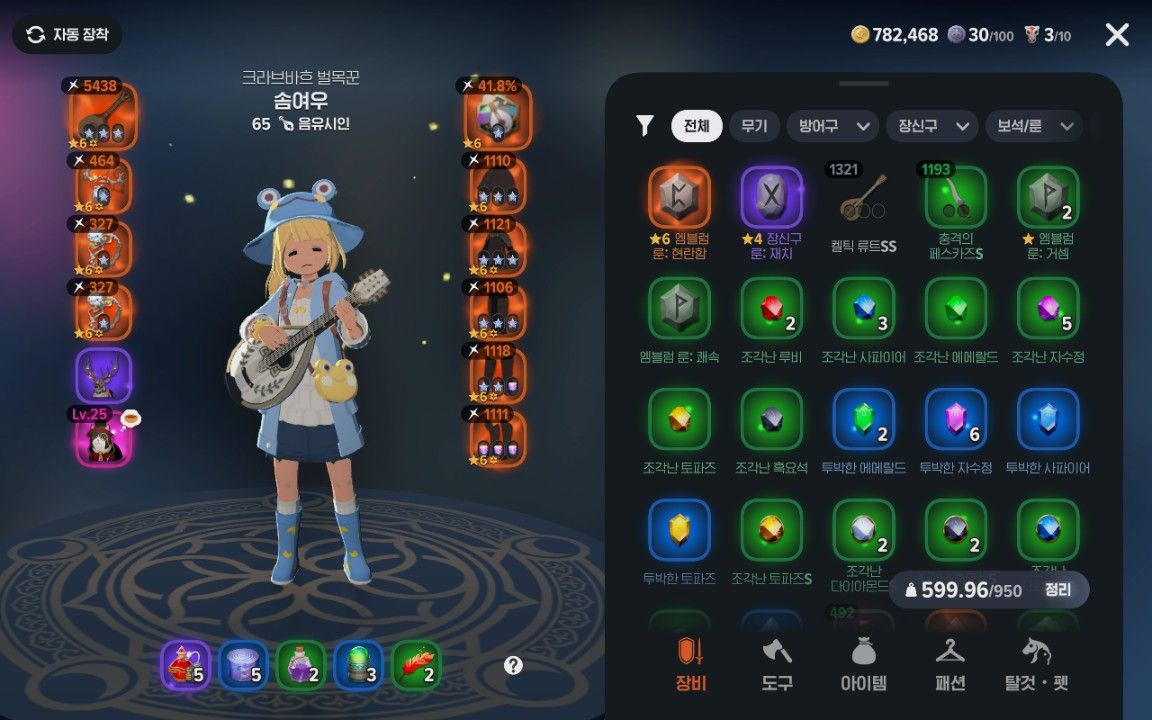1152x720 pixels.
Task: Close the equipment screen with X
Action: coord(1117,35)
